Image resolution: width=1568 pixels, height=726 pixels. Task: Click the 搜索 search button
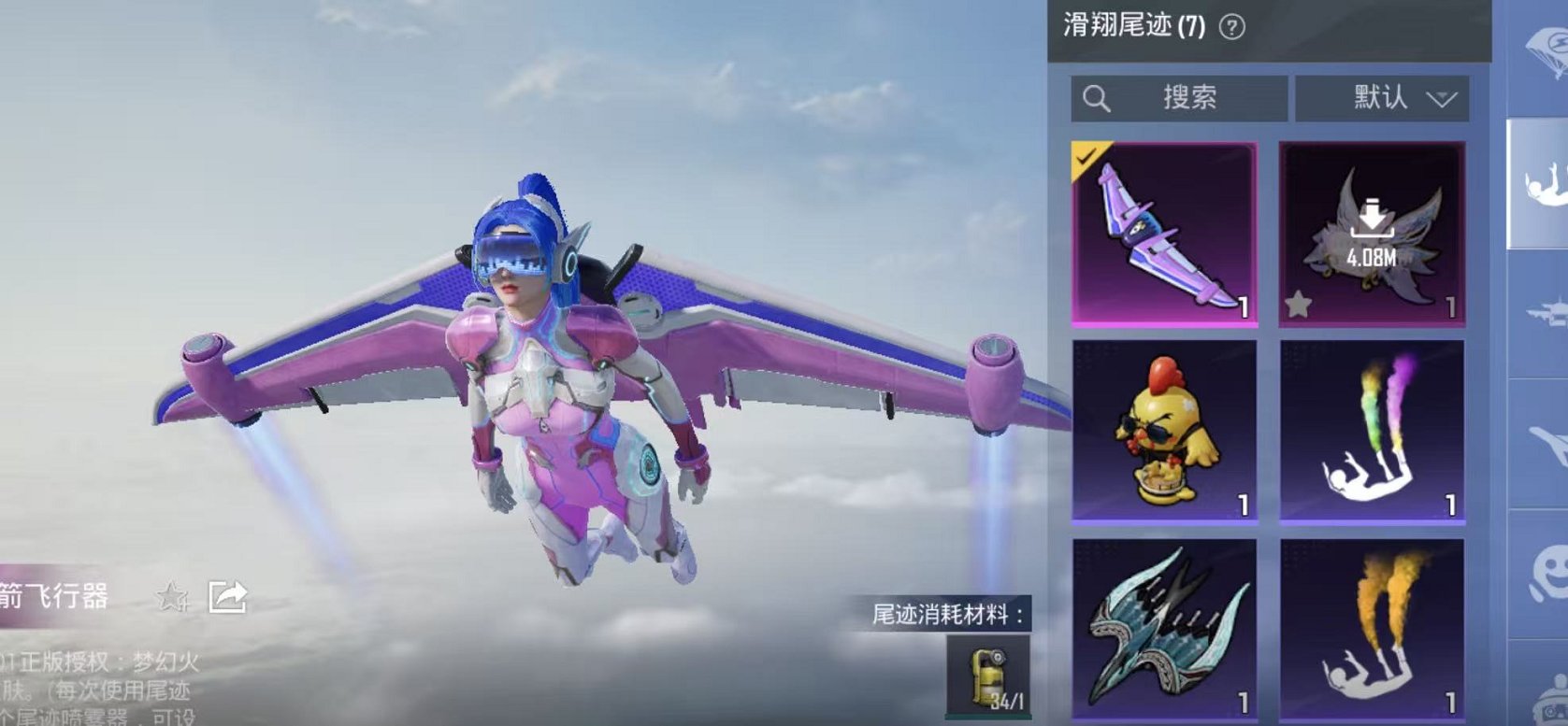pyautogui.click(x=1192, y=97)
